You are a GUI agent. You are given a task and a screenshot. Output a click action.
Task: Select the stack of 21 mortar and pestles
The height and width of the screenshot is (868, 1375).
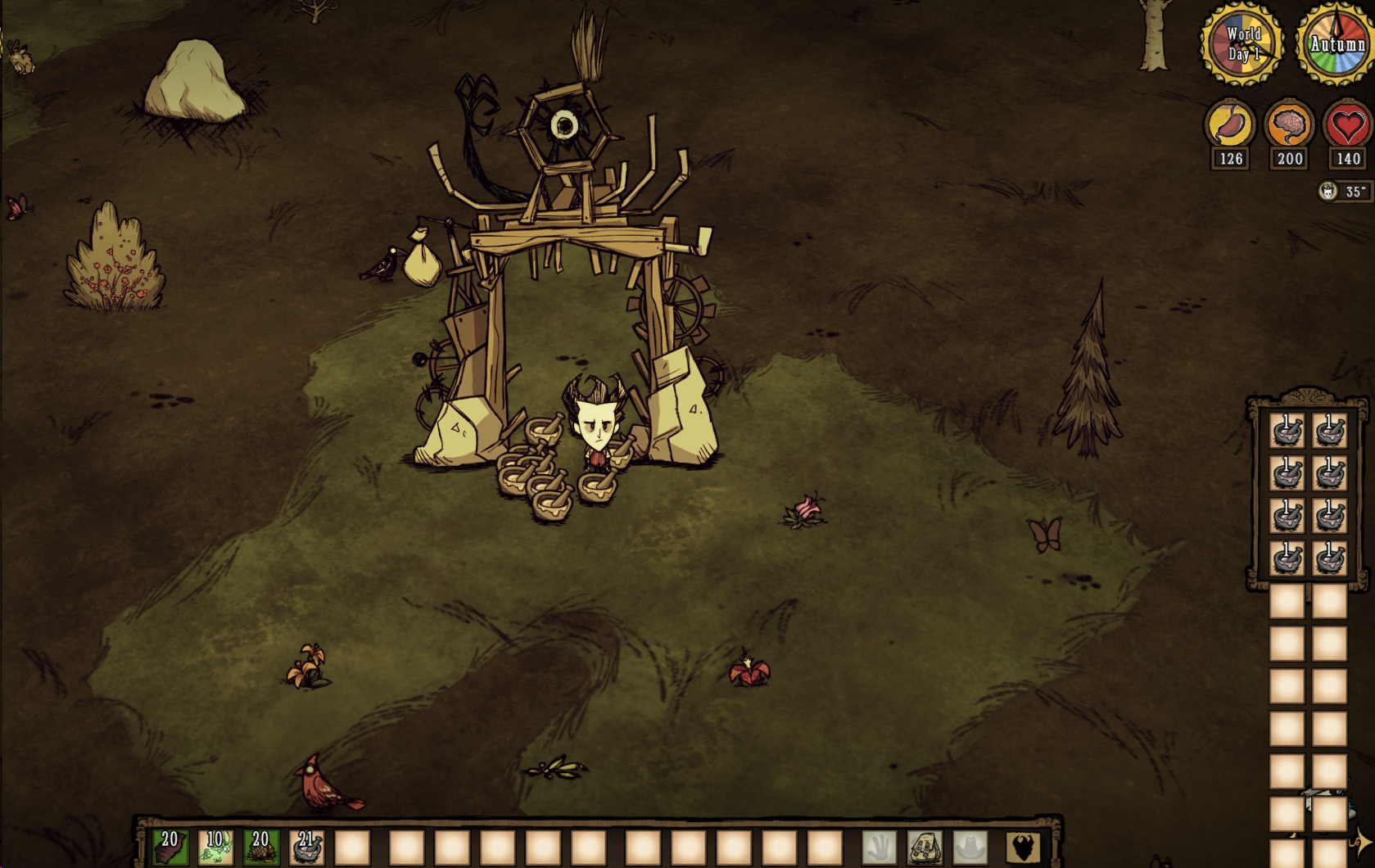point(307,848)
